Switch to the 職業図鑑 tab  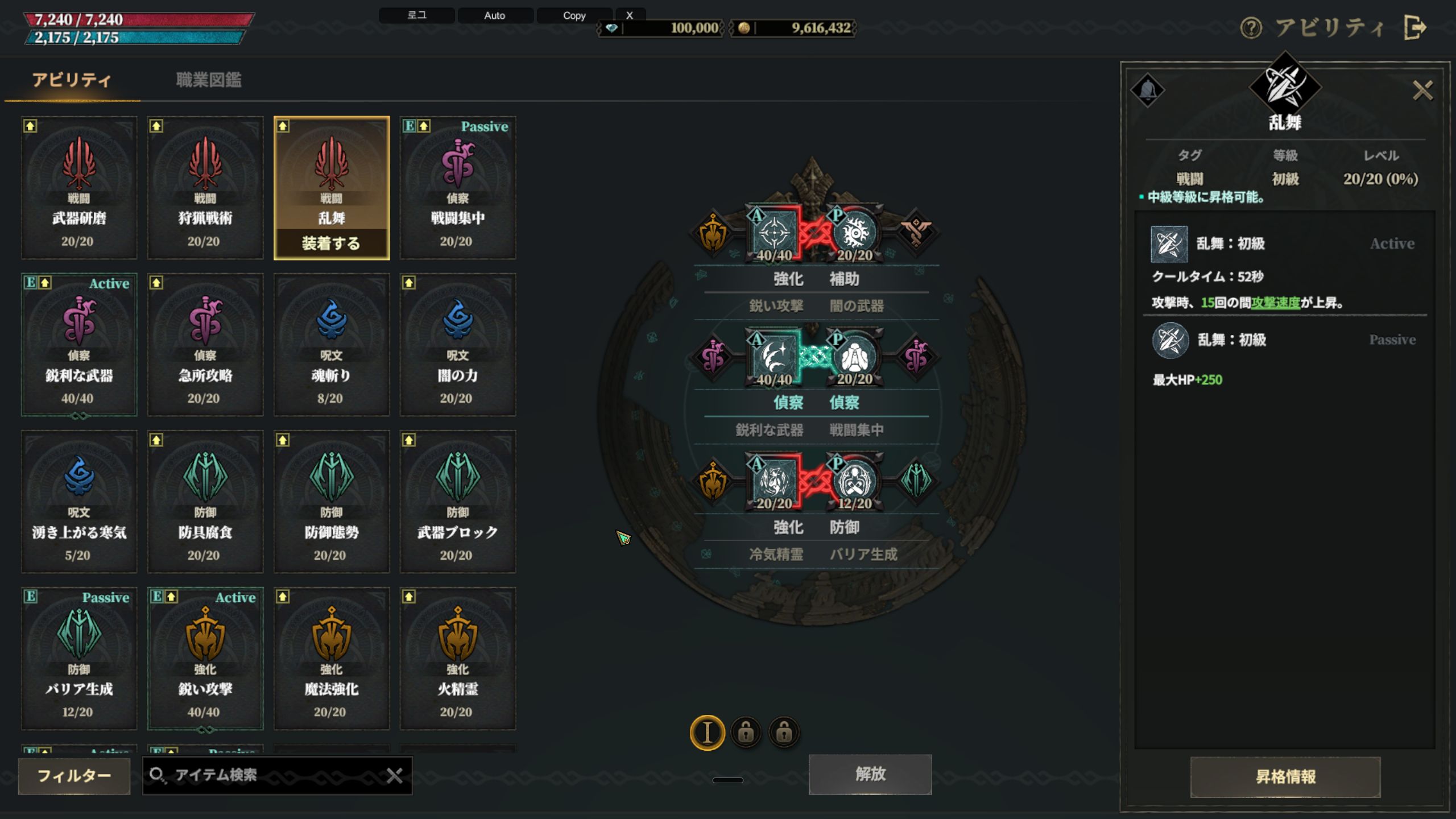click(209, 80)
